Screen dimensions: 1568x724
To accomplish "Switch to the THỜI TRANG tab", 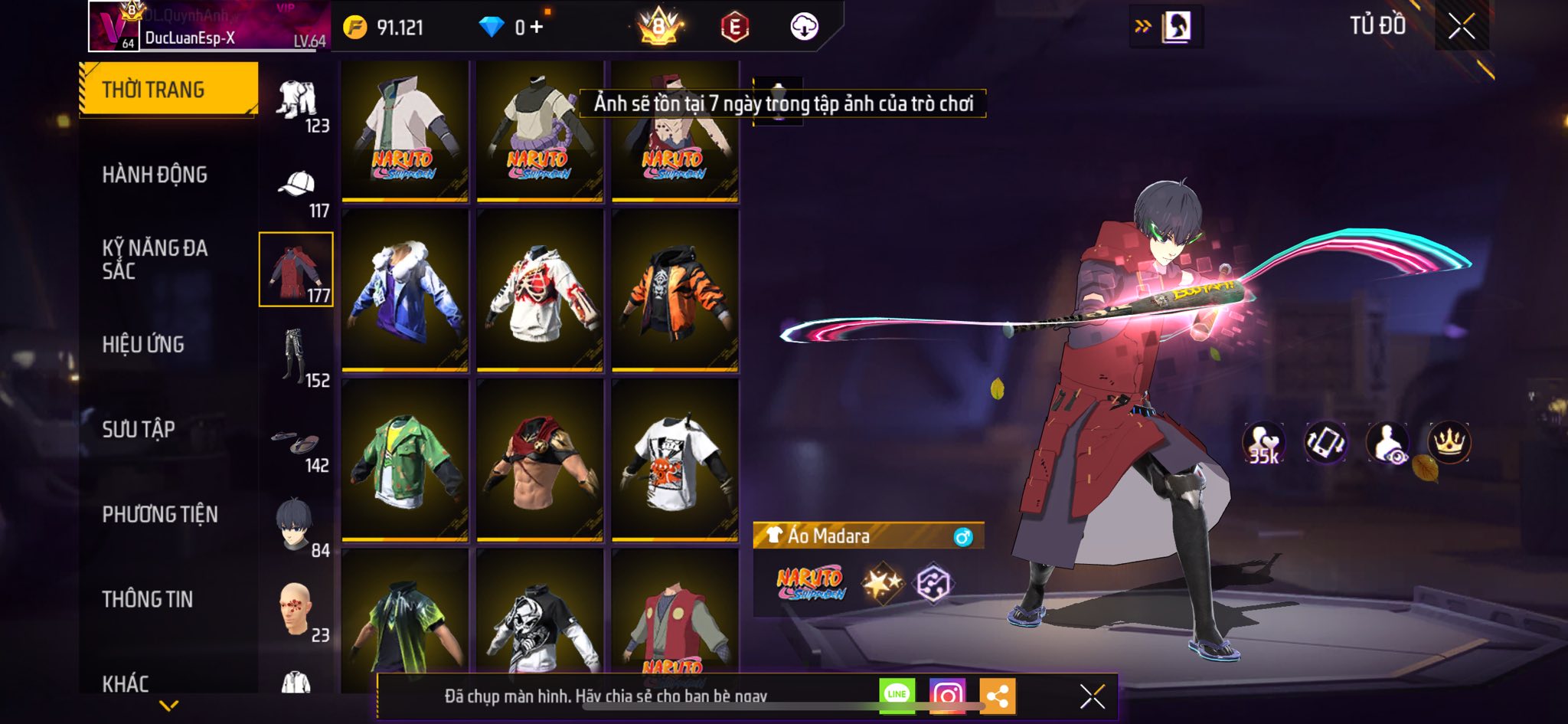I will (168, 90).
